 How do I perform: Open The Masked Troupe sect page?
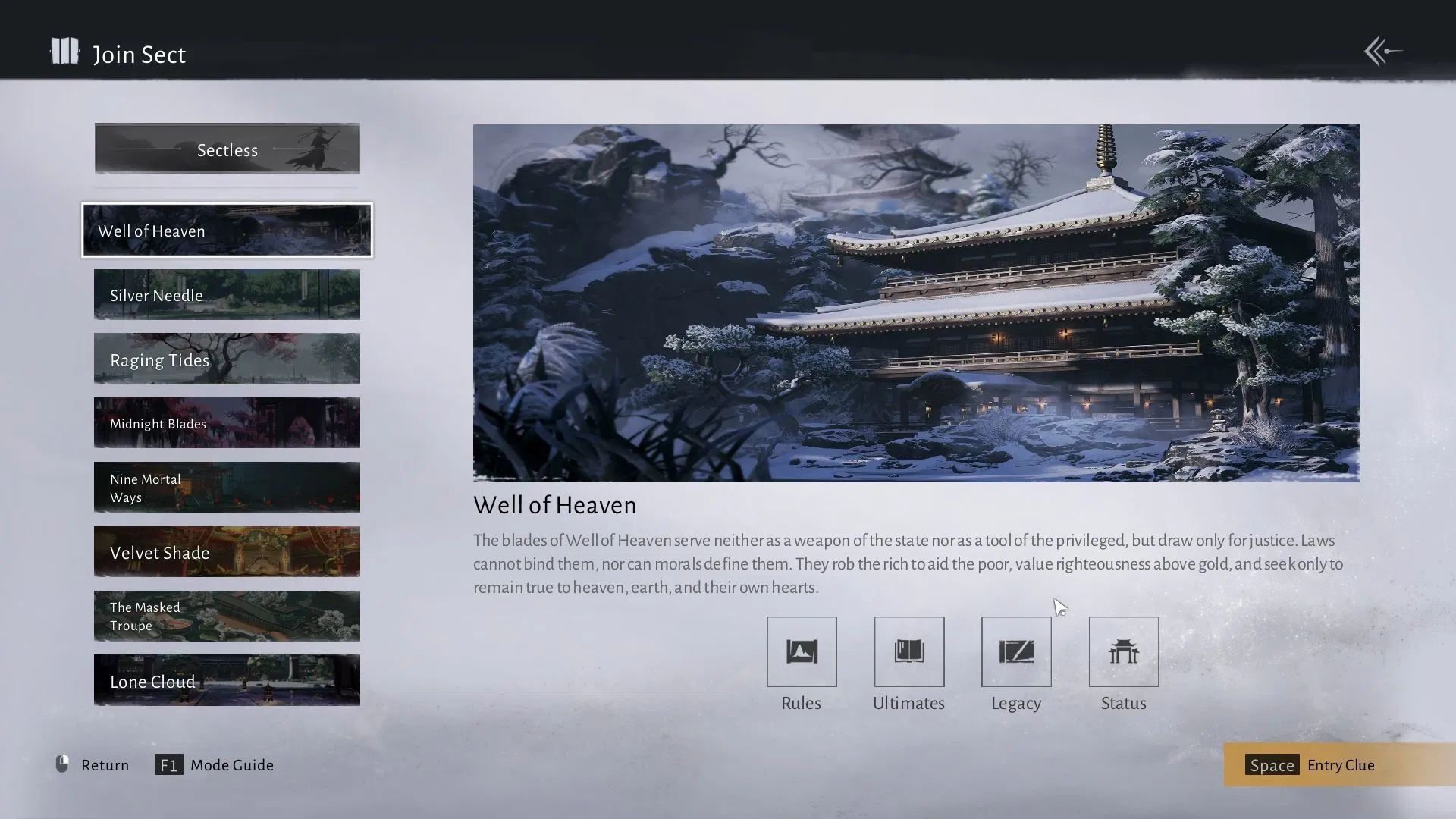[227, 616]
